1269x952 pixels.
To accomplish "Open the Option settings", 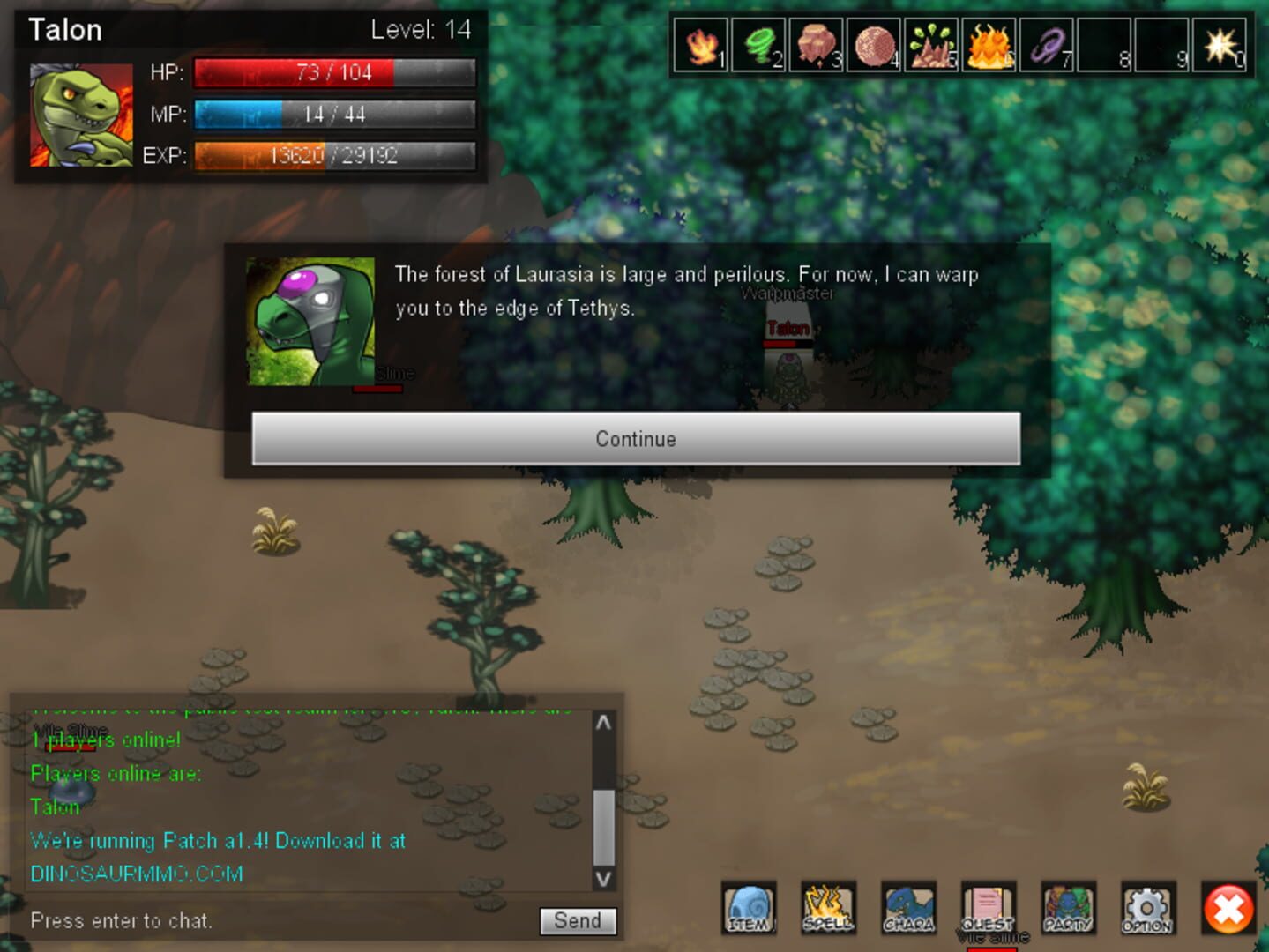I will pyautogui.click(x=1147, y=908).
